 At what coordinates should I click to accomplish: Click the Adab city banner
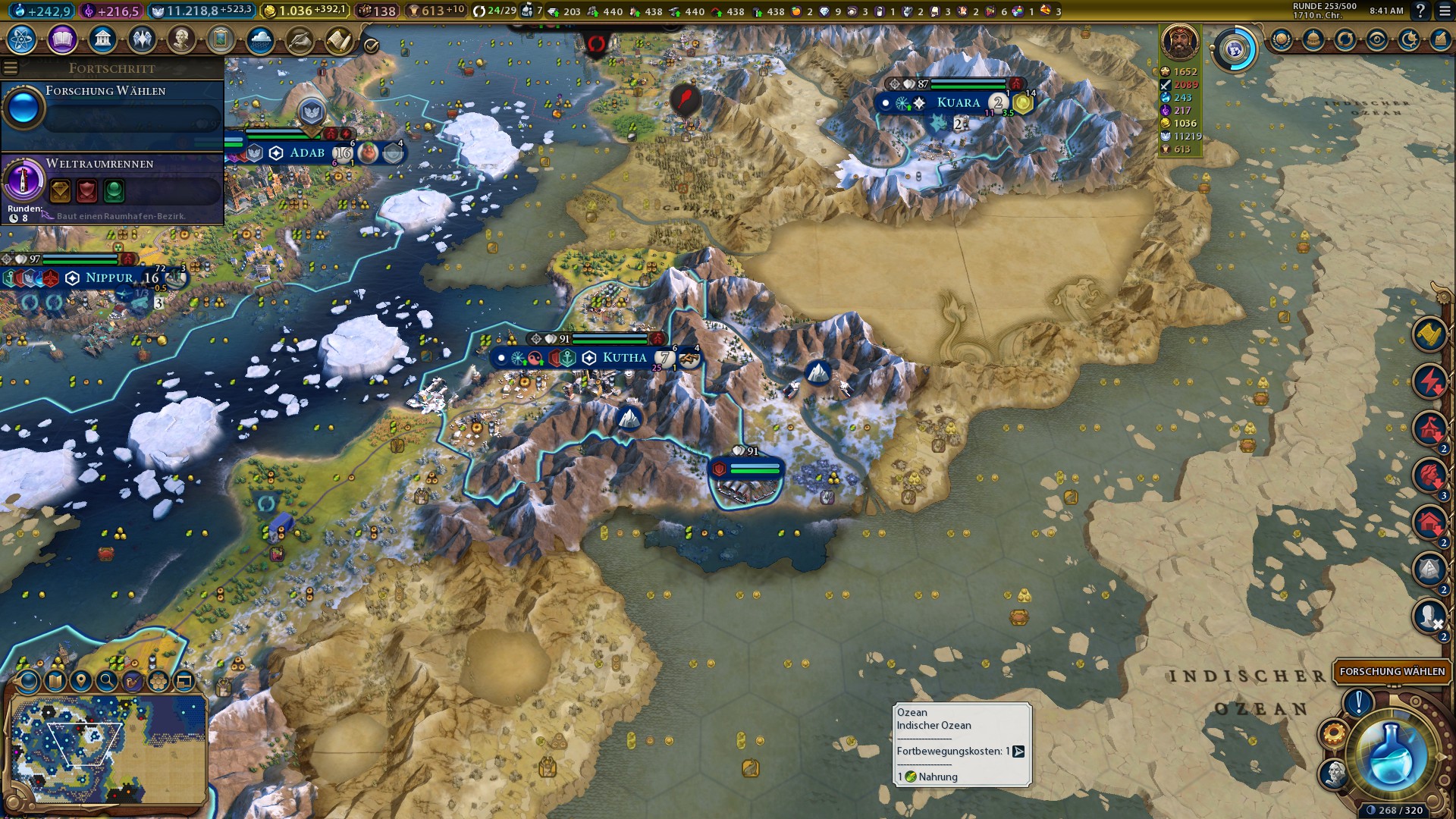[x=307, y=153]
